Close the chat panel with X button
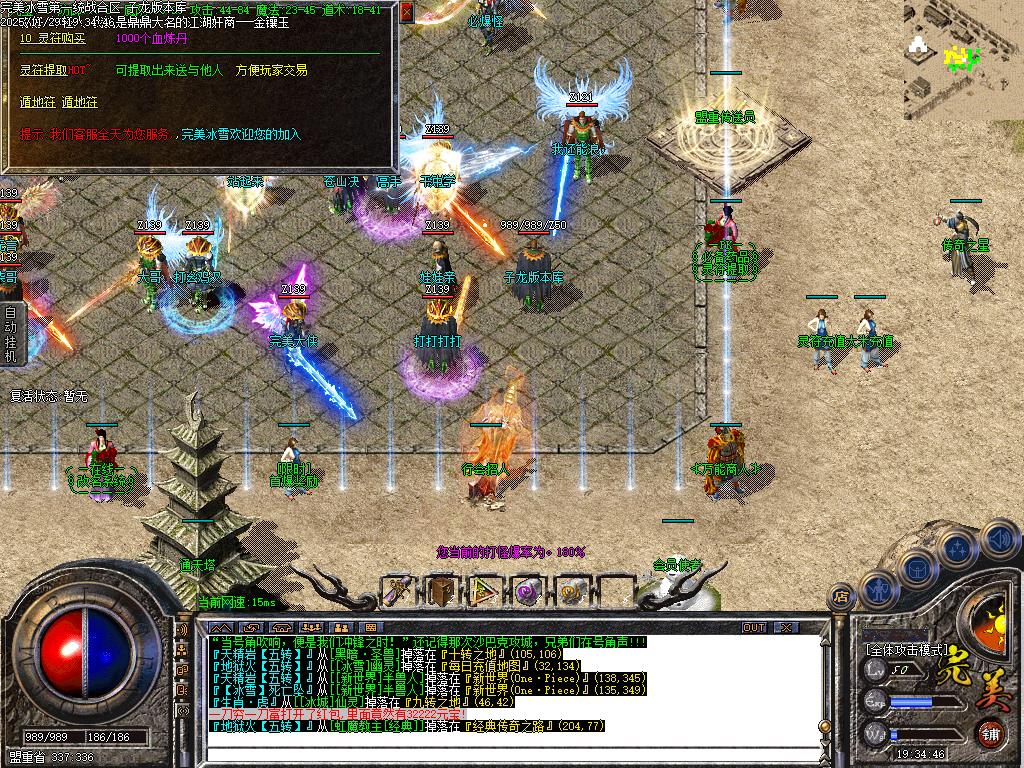 pyautogui.click(x=786, y=627)
